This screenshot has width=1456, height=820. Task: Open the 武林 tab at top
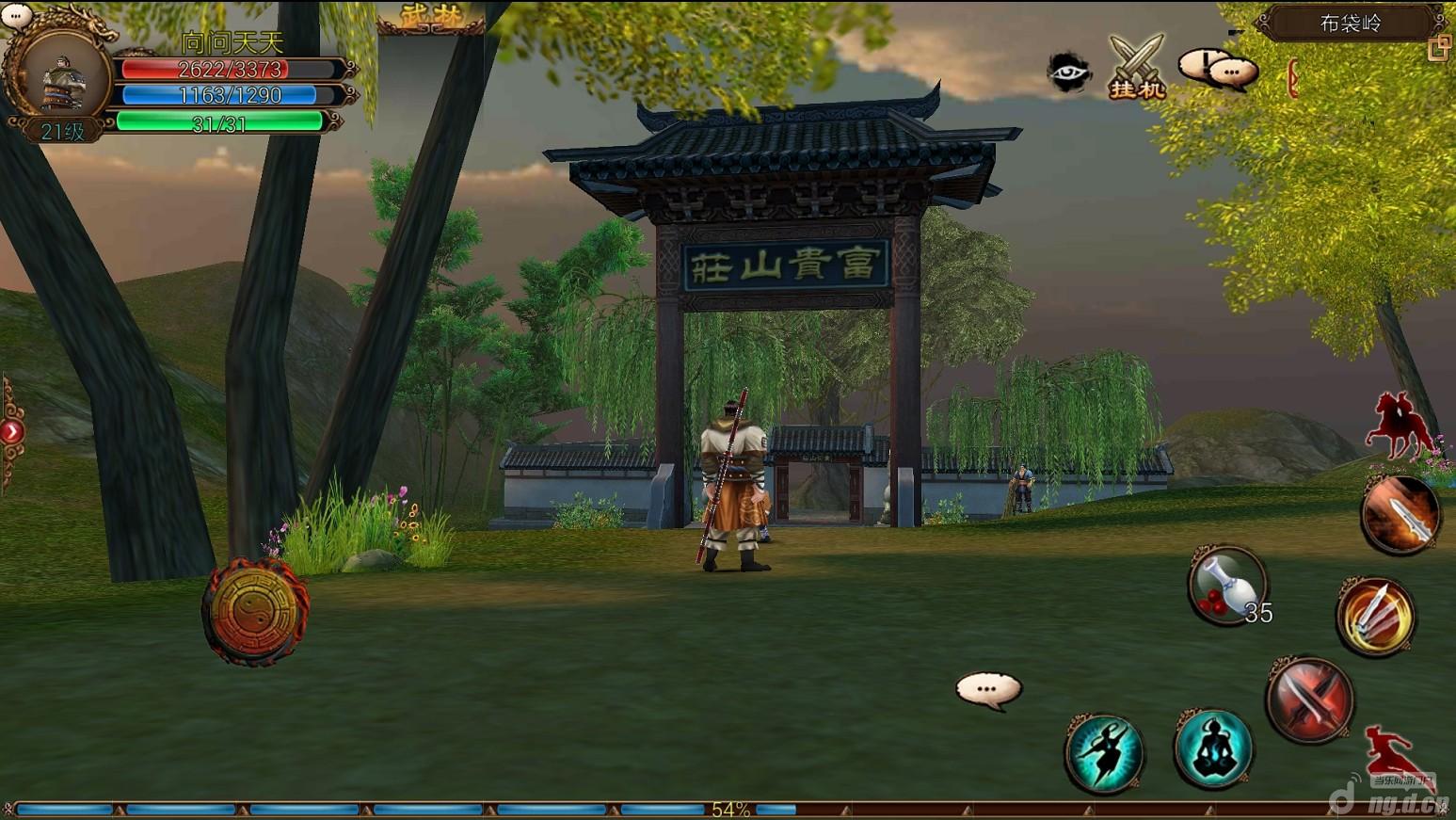pyautogui.click(x=430, y=17)
